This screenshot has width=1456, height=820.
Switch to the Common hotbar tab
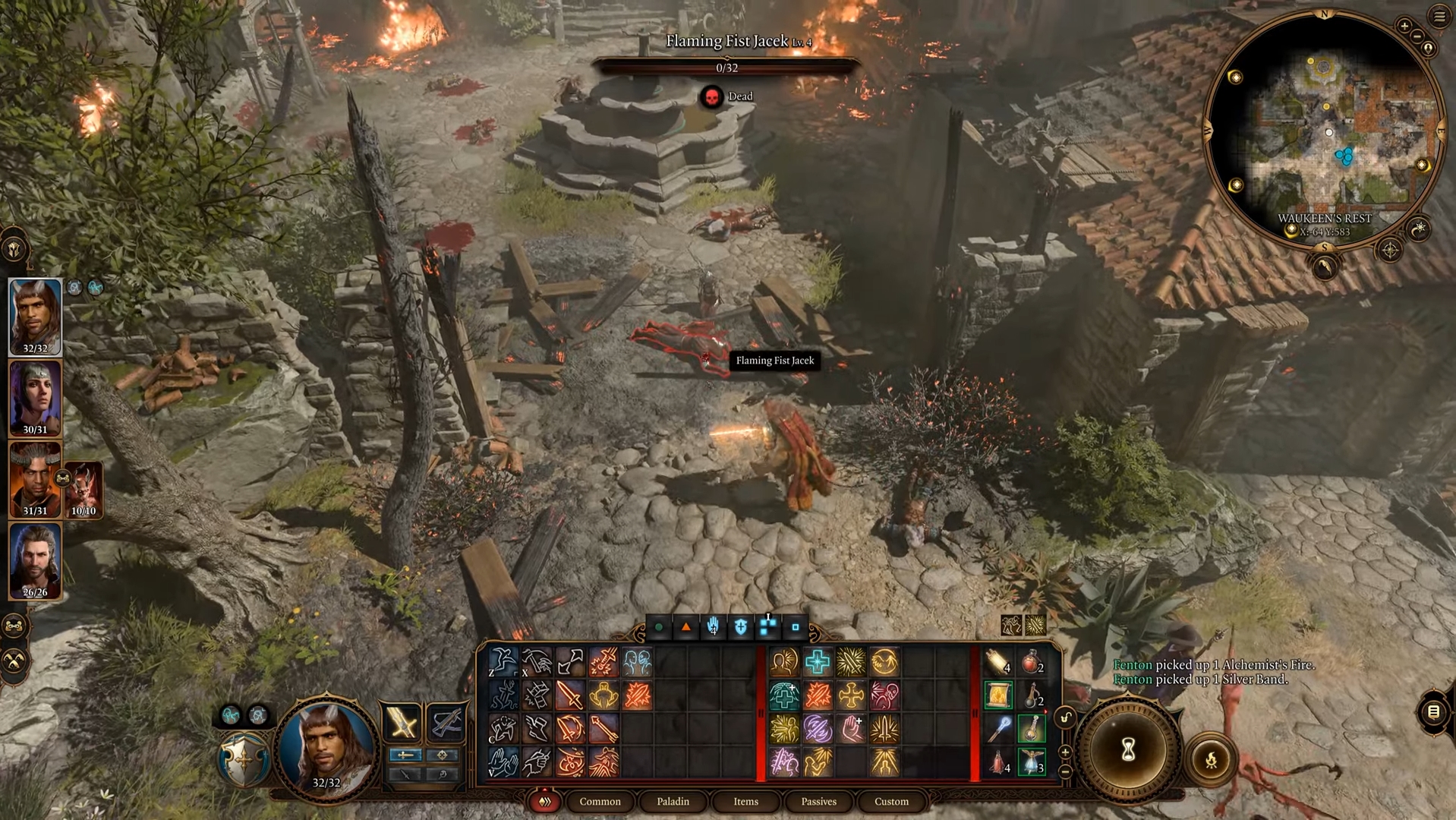coord(600,801)
